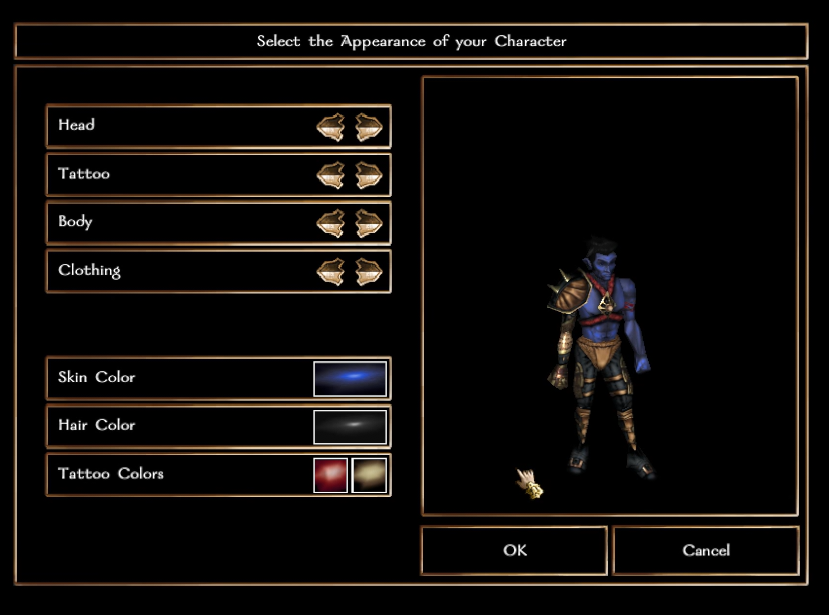The width and height of the screenshot is (829, 615).
Task: Switch to the previous Body type
Action: (330, 223)
